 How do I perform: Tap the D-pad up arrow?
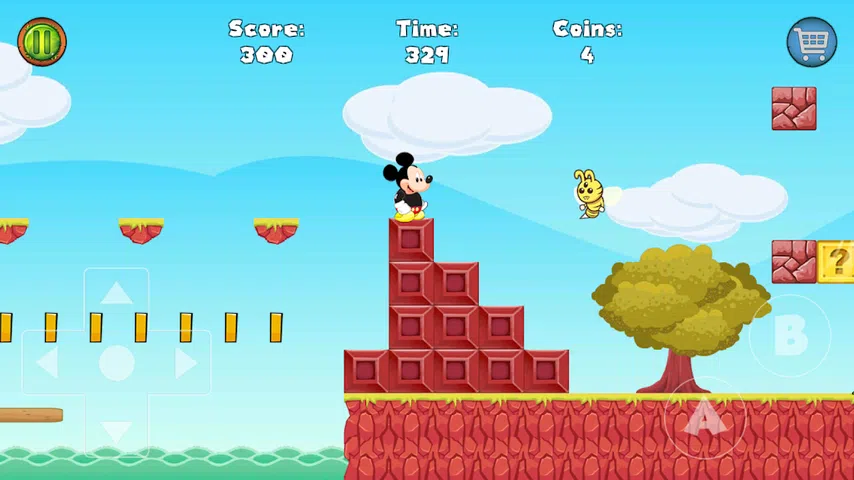(x=117, y=294)
